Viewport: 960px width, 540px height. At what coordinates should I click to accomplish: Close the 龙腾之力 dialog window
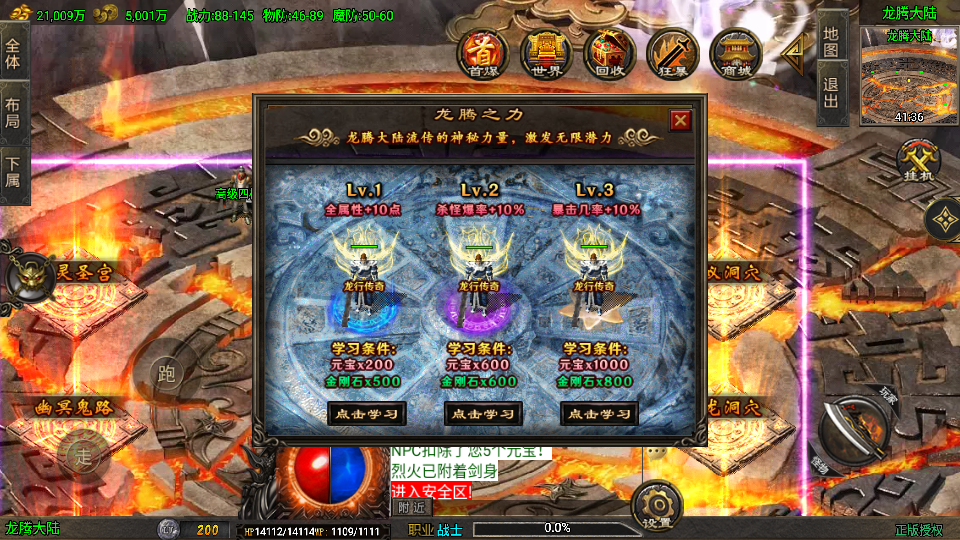tap(680, 121)
